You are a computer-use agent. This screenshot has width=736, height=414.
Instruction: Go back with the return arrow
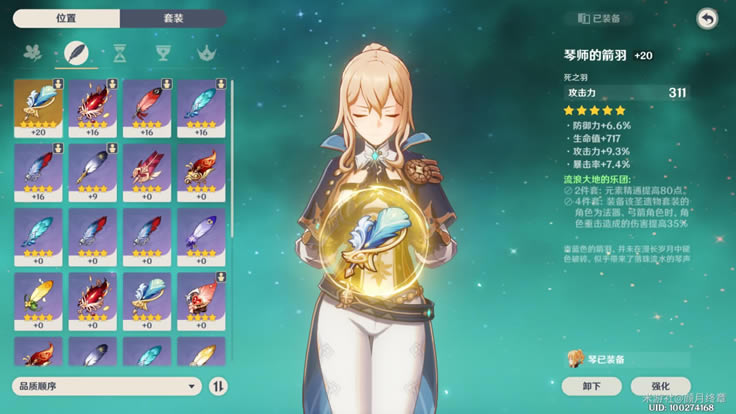click(x=707, y=18)
